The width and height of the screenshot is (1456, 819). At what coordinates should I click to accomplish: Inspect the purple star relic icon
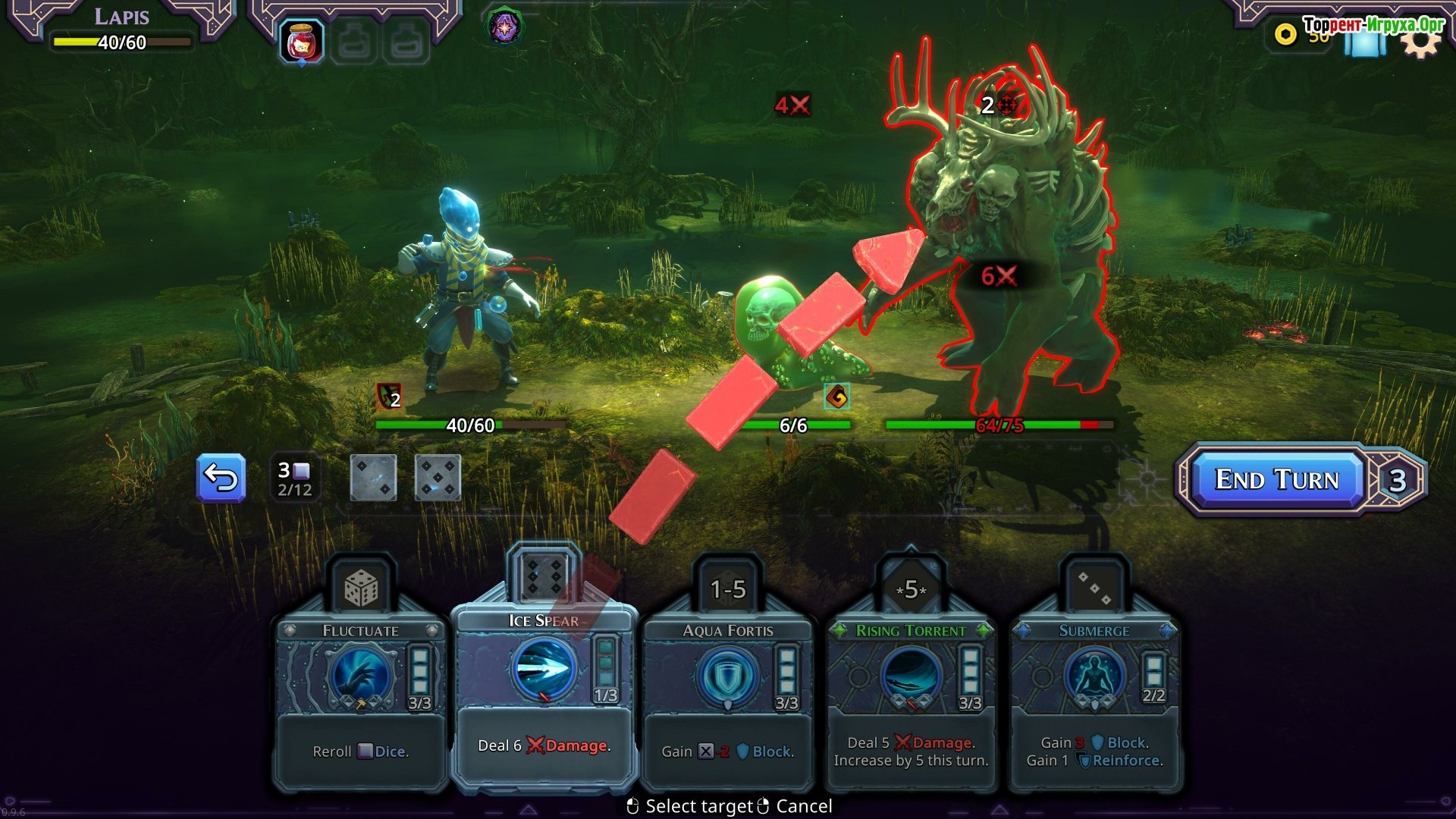(x=504, y=28)
